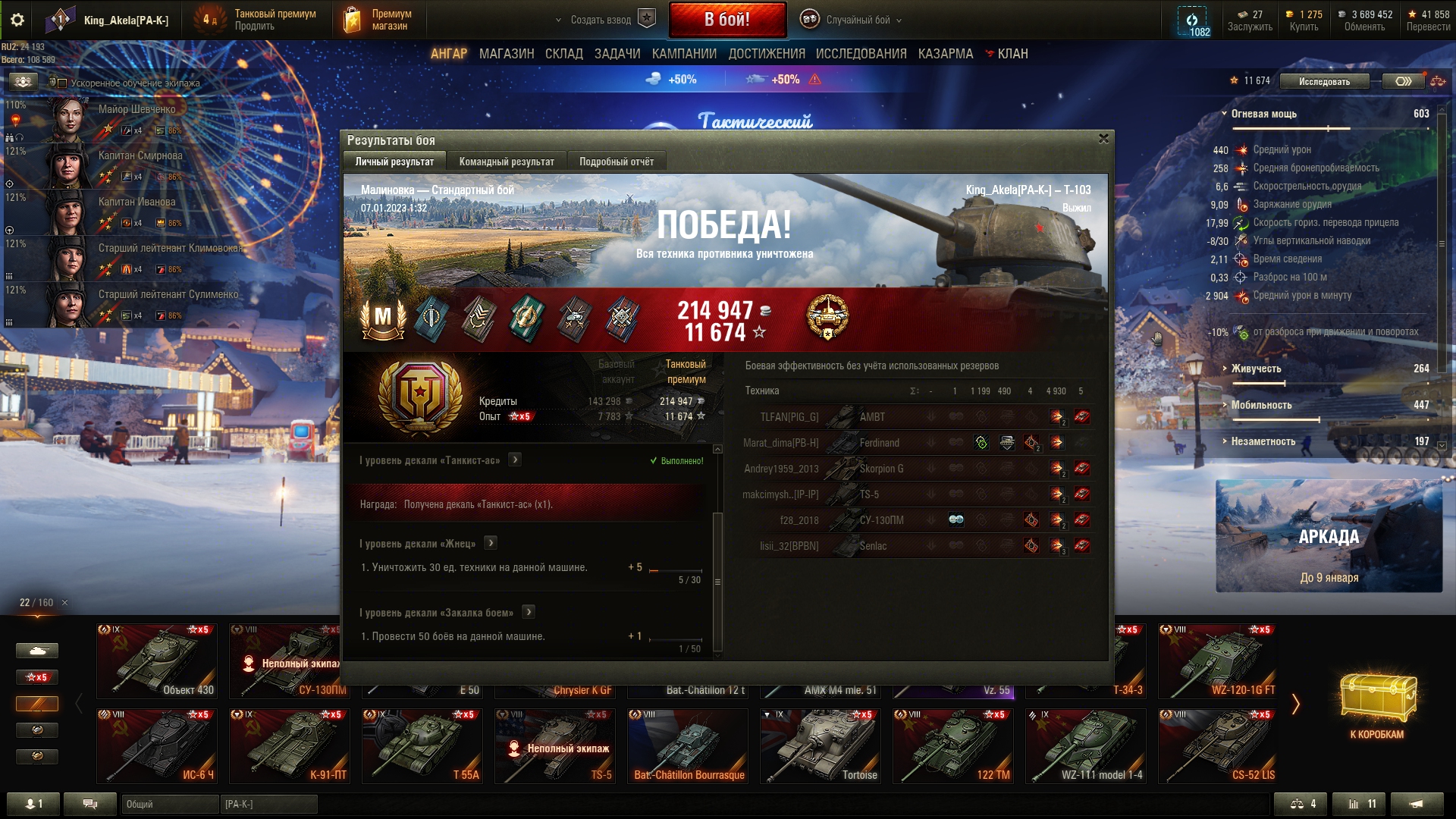
Task: Open the К КОРОБКАМ loot chest
Action: [1376, 705]
